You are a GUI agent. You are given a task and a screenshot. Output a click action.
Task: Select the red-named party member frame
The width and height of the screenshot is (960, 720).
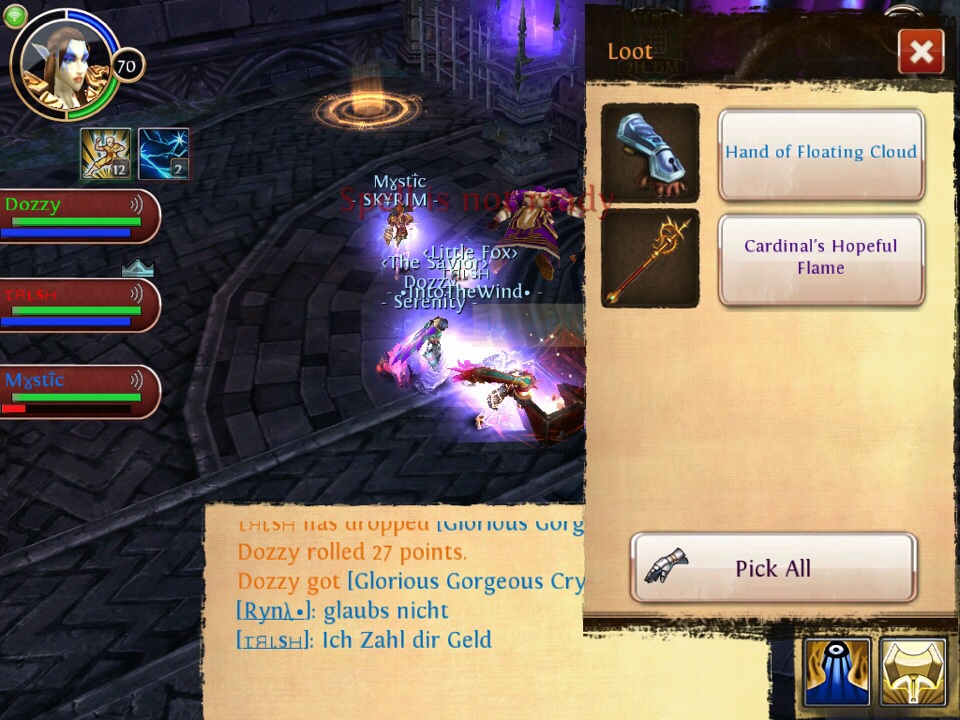78,304
